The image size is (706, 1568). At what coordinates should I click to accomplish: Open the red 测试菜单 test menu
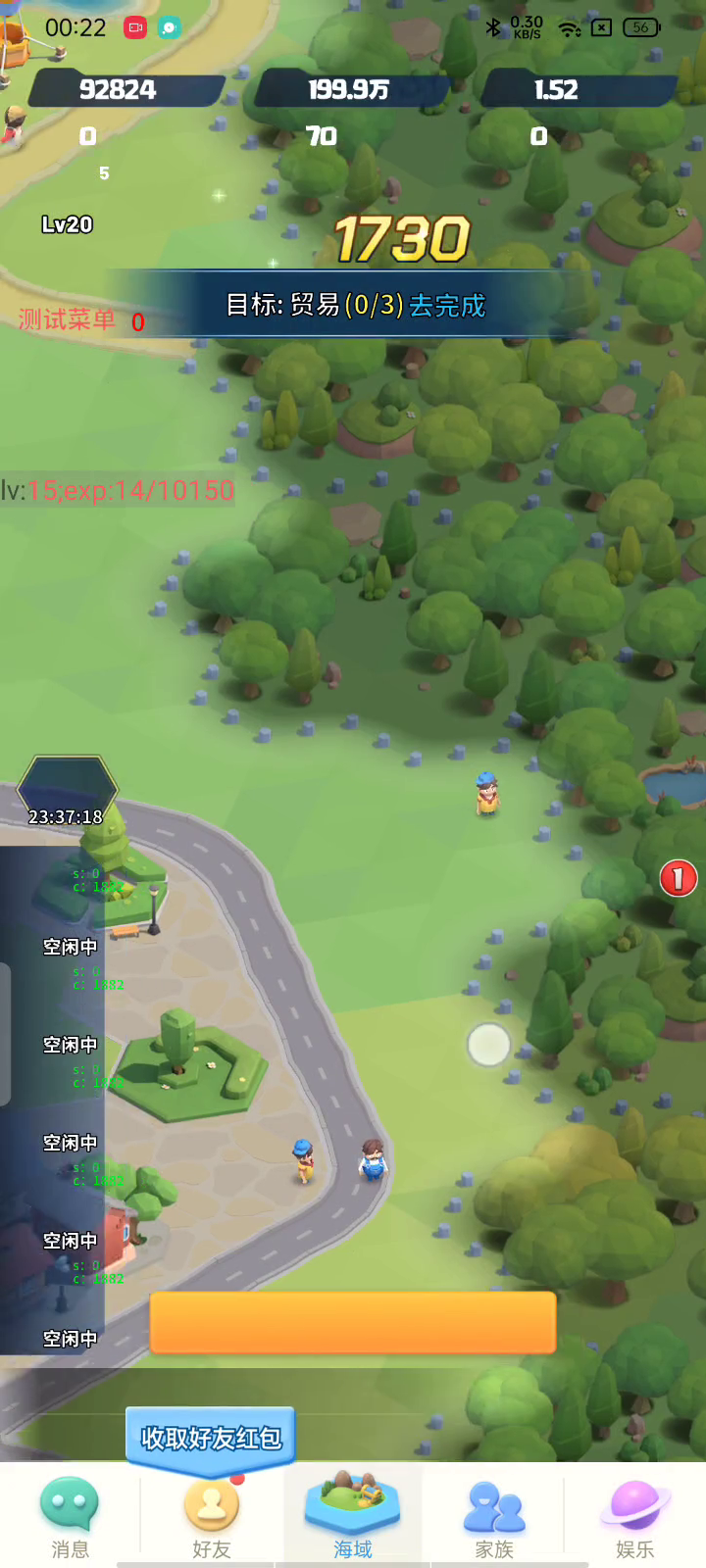(67, 319)
